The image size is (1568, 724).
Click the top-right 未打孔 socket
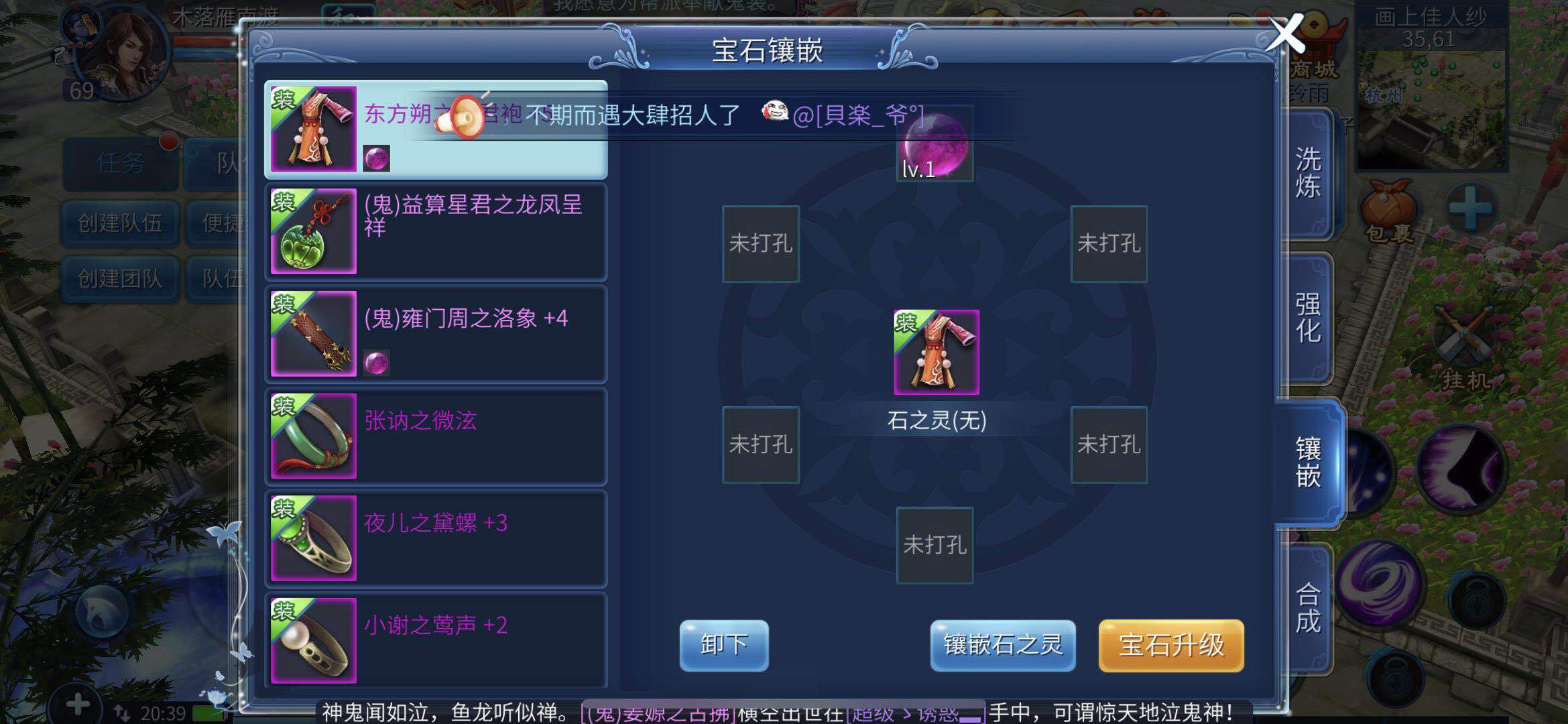coord(1108,243)
